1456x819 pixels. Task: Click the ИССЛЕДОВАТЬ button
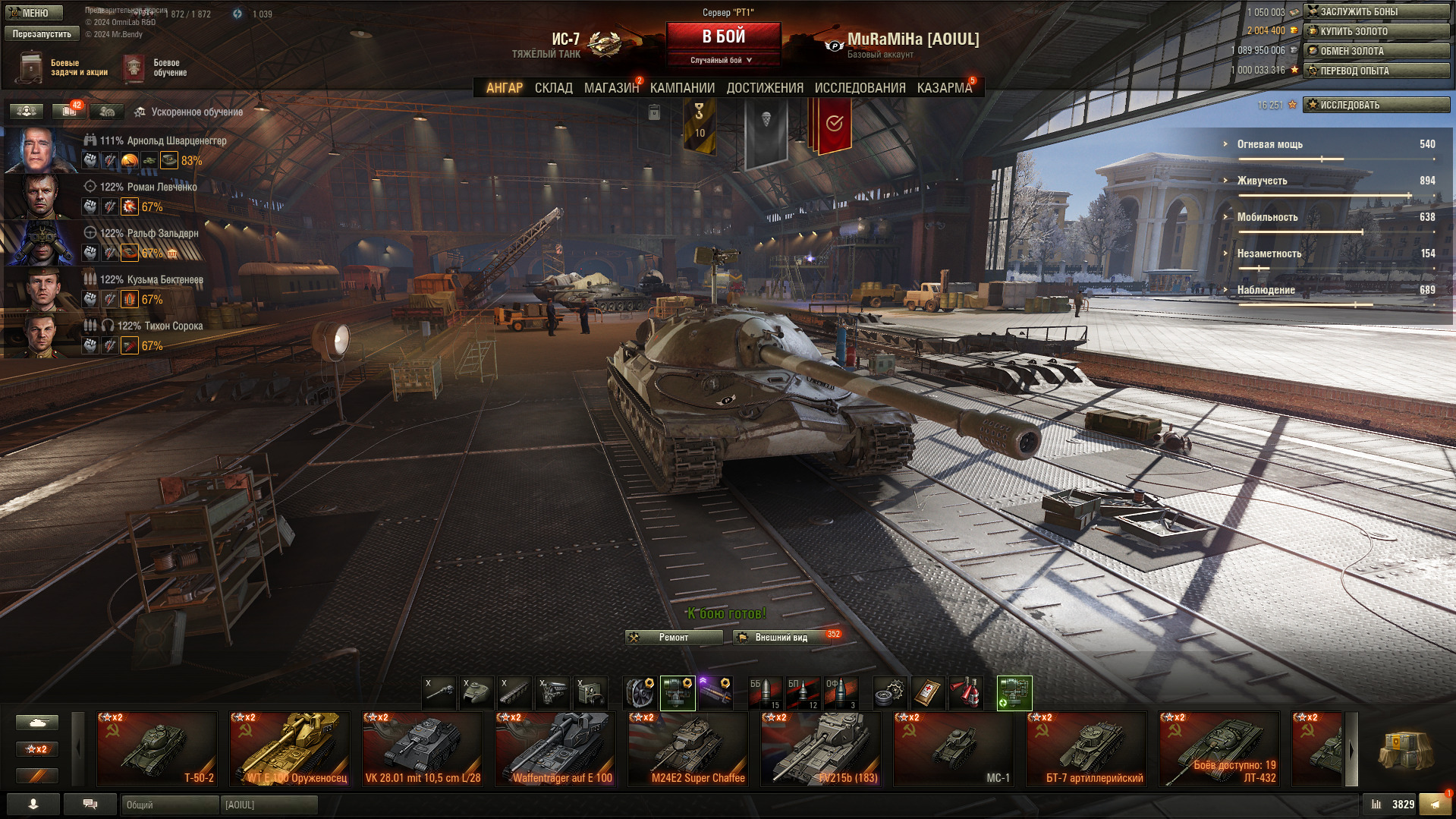coord(1376,105)
